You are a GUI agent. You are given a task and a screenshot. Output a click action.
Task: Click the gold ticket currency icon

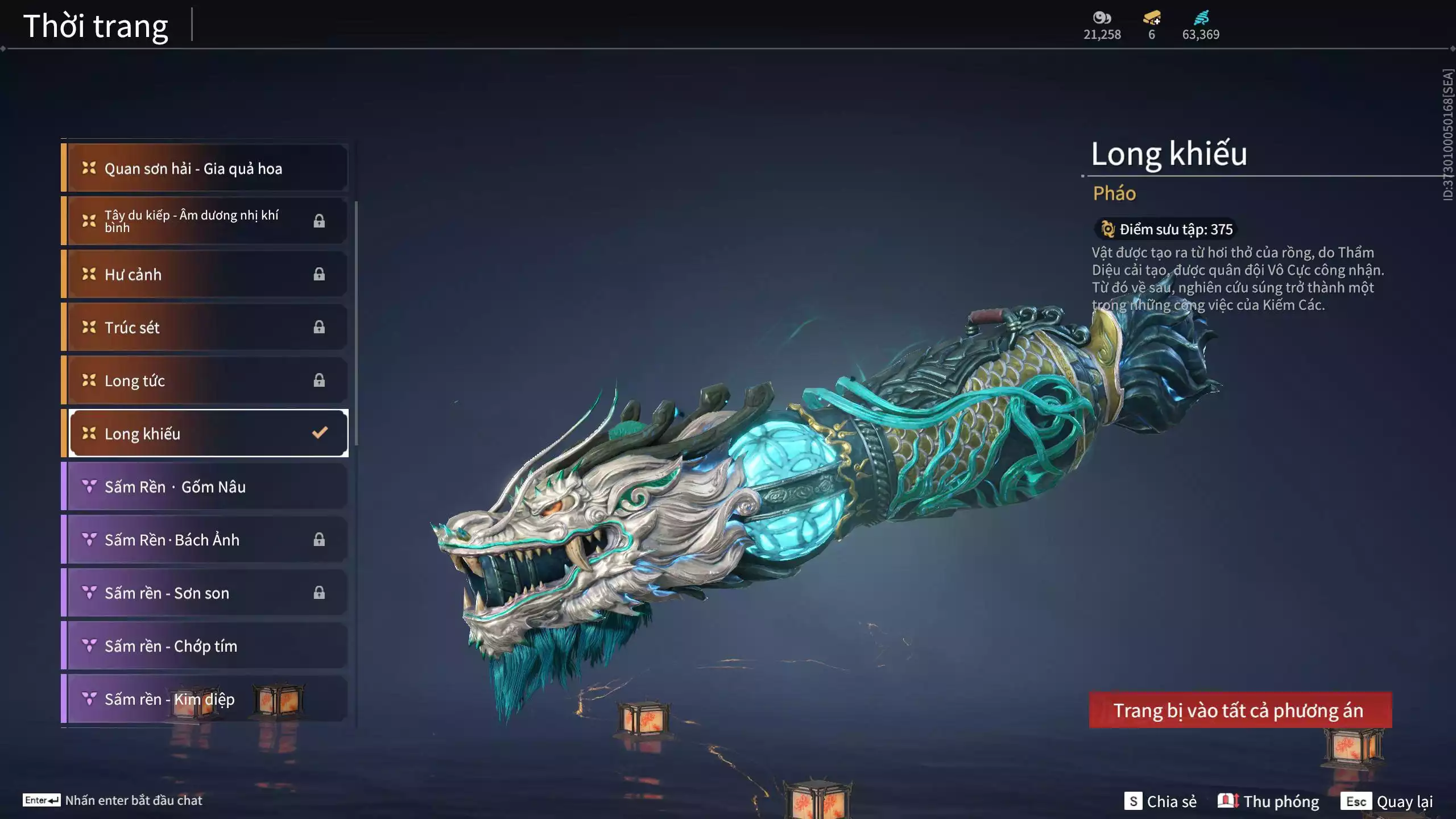(x=1152, y=18)
